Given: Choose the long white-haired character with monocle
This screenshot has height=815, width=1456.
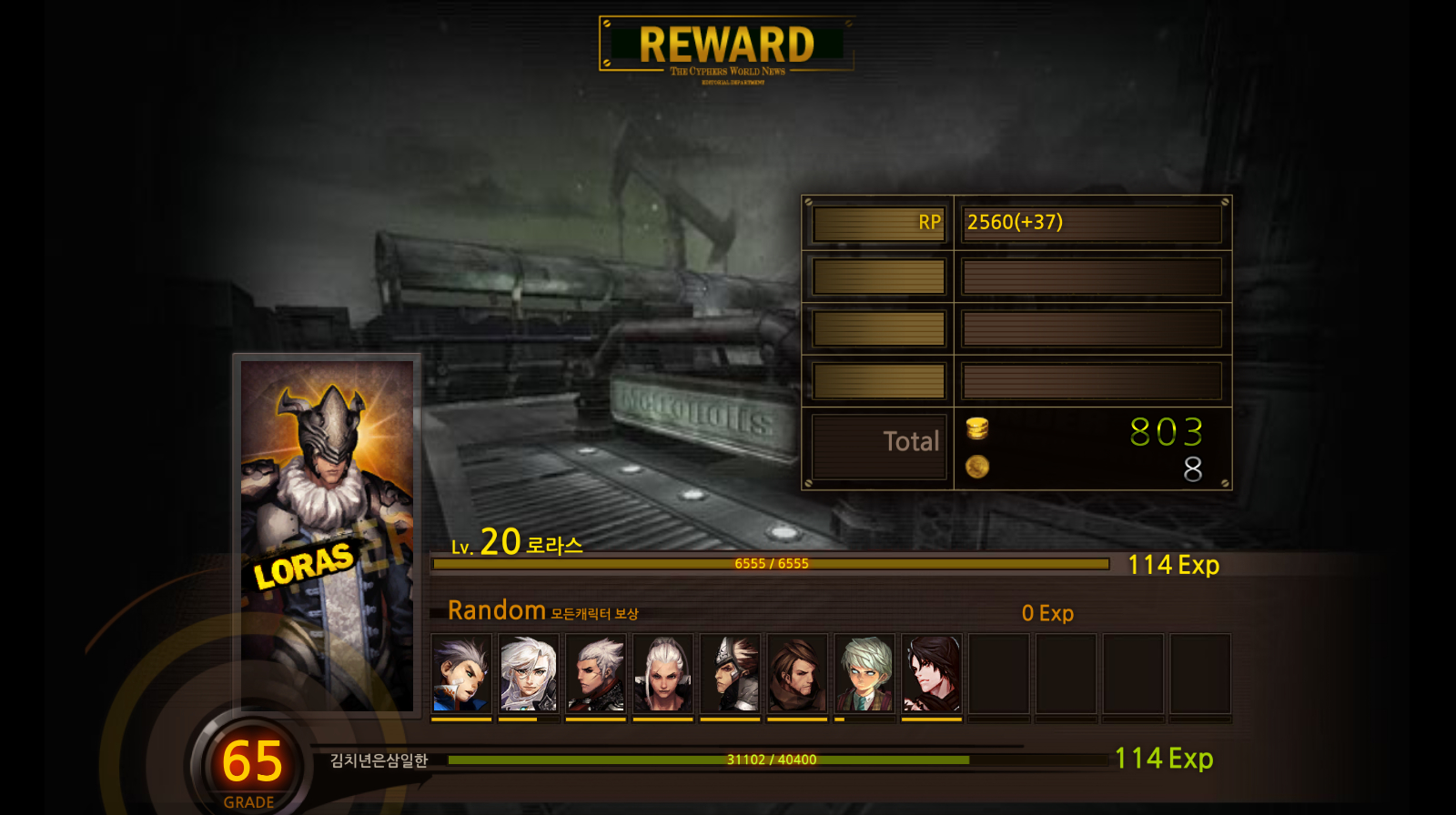Looking at the screenshot, I should click(529, 674).
